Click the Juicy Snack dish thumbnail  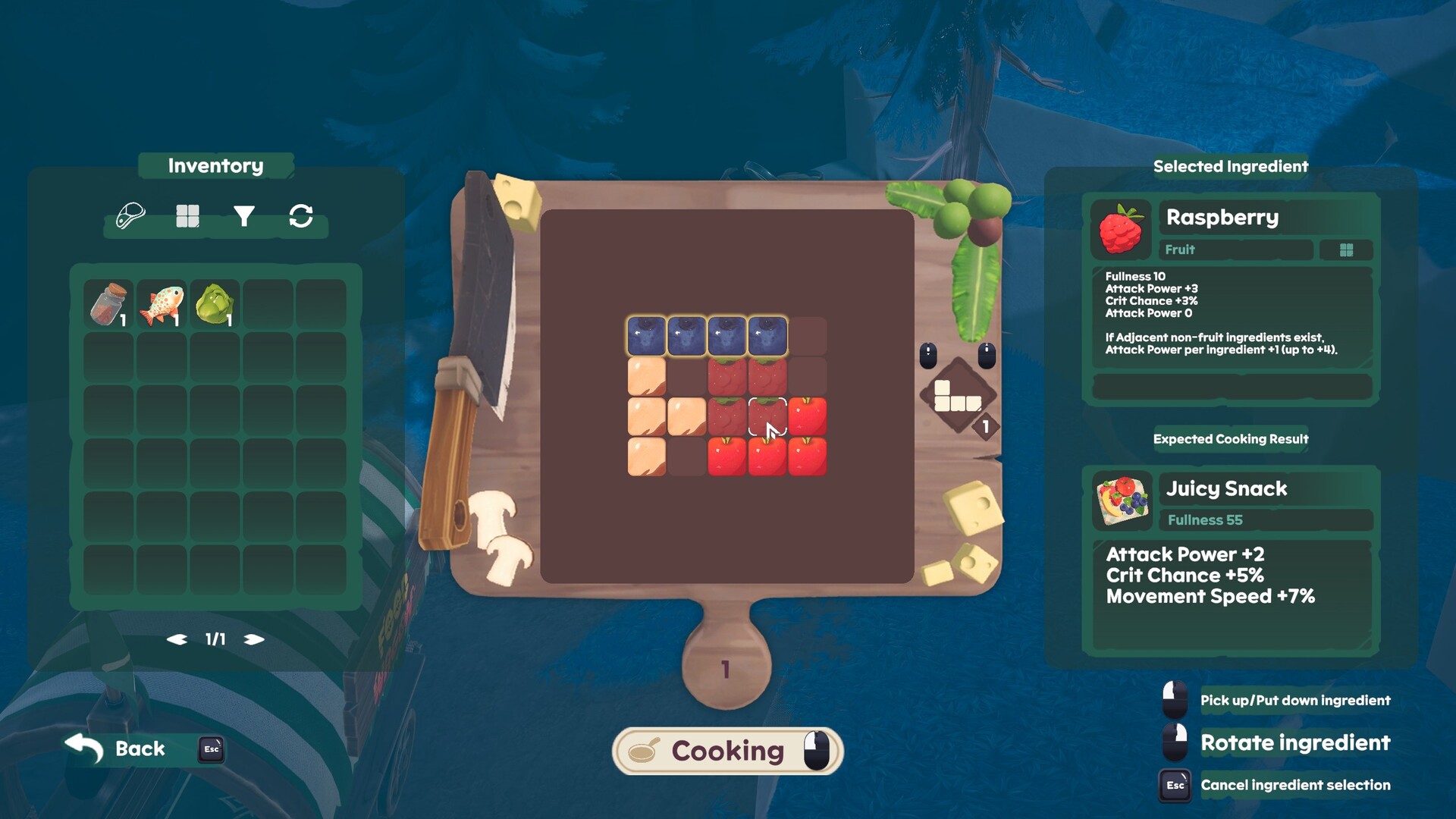[1122, 500]
